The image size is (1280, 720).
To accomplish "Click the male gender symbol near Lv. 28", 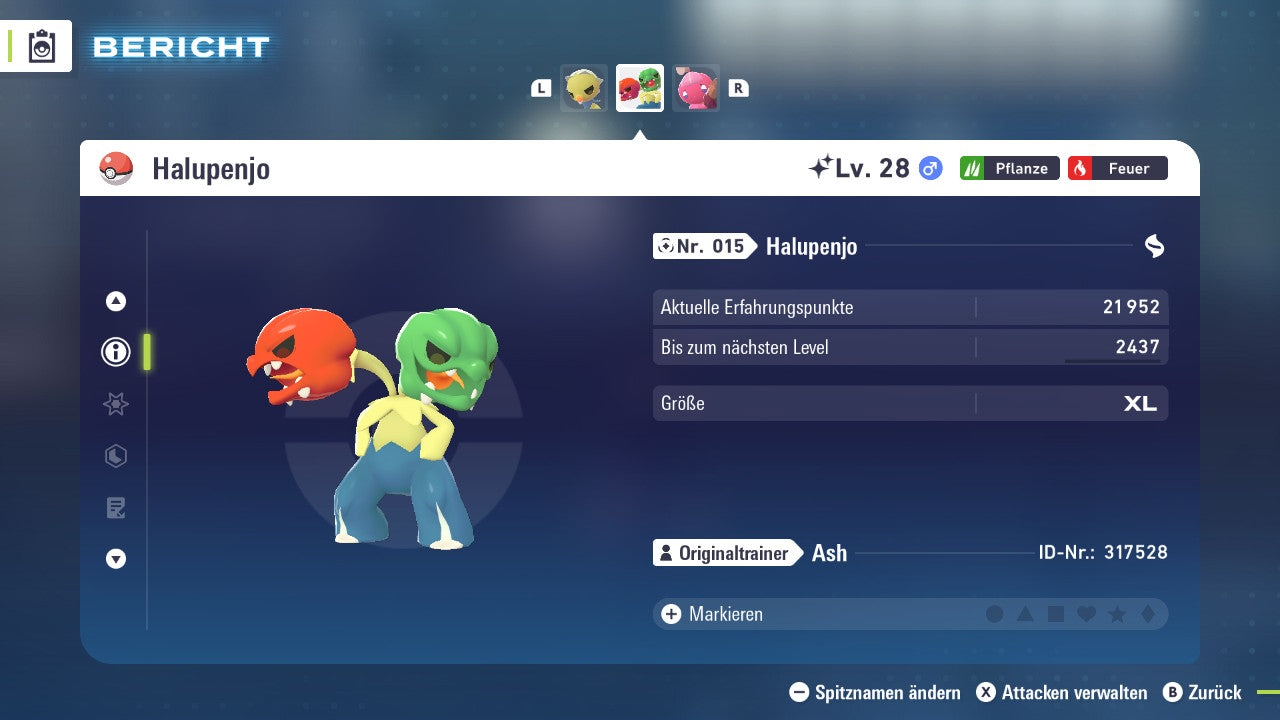I will (929, 168).
